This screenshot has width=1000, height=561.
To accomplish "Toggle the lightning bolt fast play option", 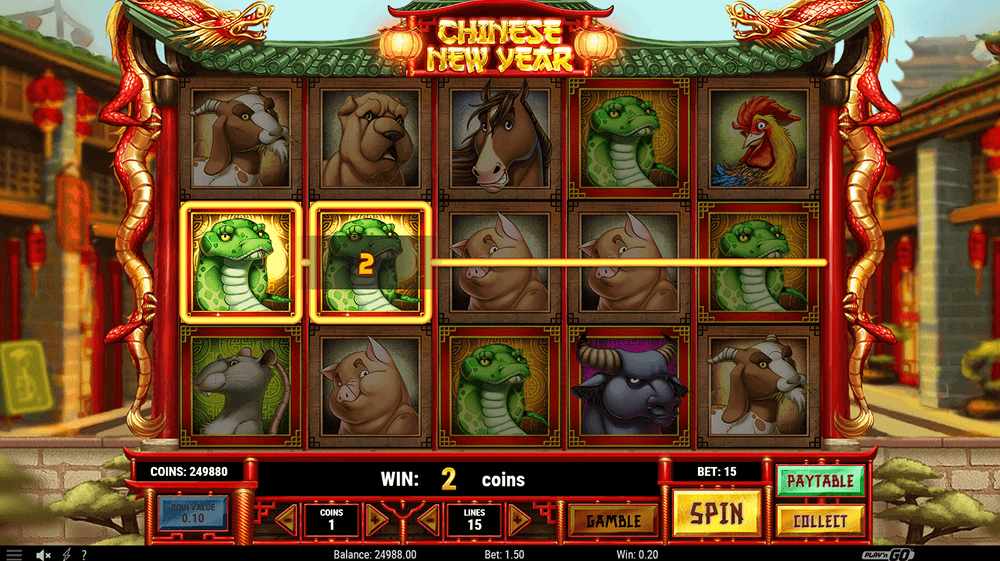I will [66, 554].
